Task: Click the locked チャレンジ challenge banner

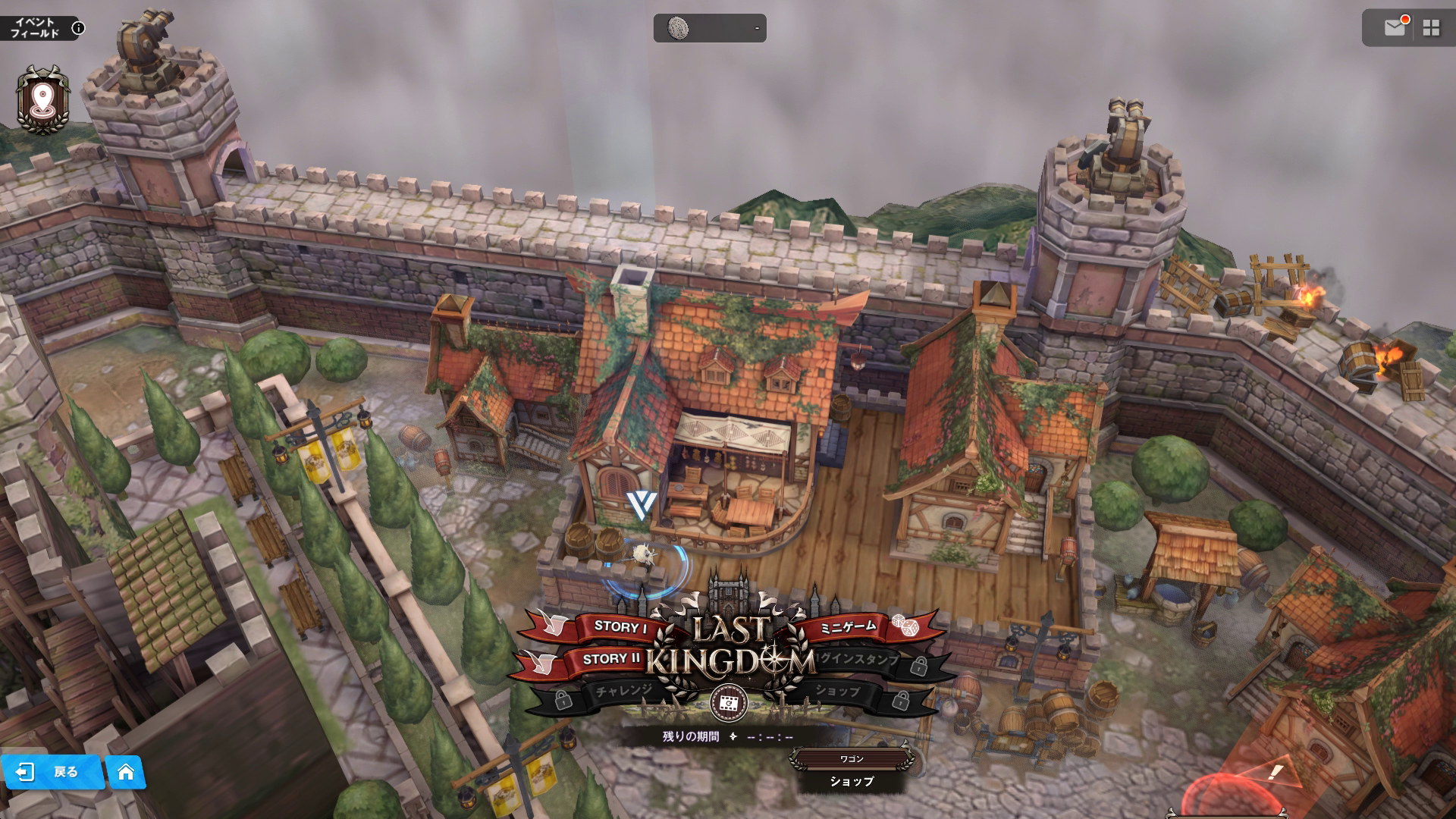Action: (623, 691)
